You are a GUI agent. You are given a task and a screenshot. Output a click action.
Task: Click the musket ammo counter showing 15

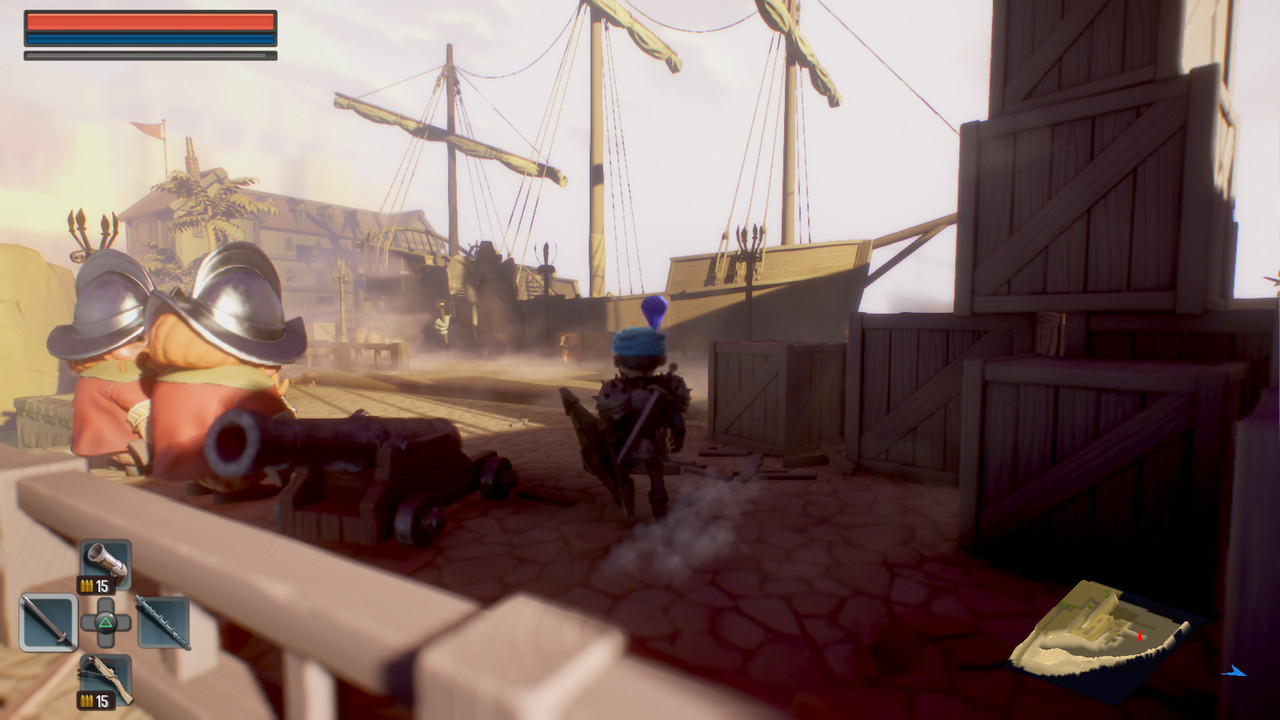click(101, 702)
